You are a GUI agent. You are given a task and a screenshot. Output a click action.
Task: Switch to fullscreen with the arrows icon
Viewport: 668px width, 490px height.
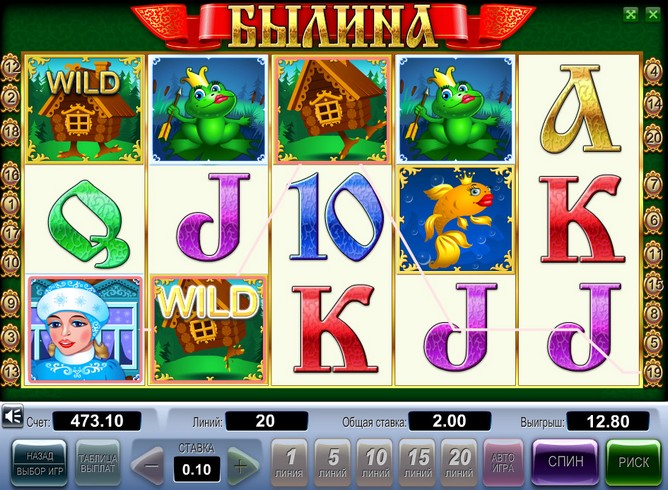click(x=630, y=14)
